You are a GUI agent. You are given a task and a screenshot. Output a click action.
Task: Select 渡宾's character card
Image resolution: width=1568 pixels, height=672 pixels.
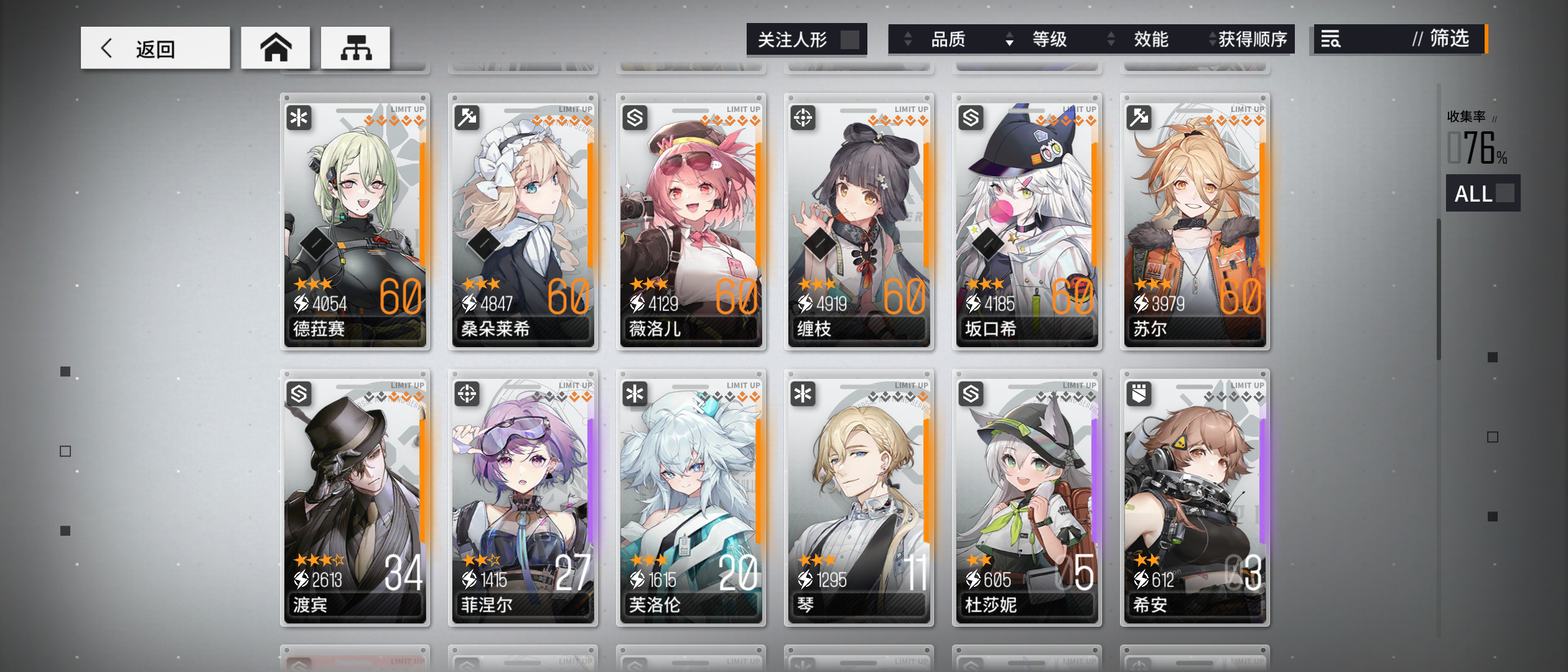[355, 498]
